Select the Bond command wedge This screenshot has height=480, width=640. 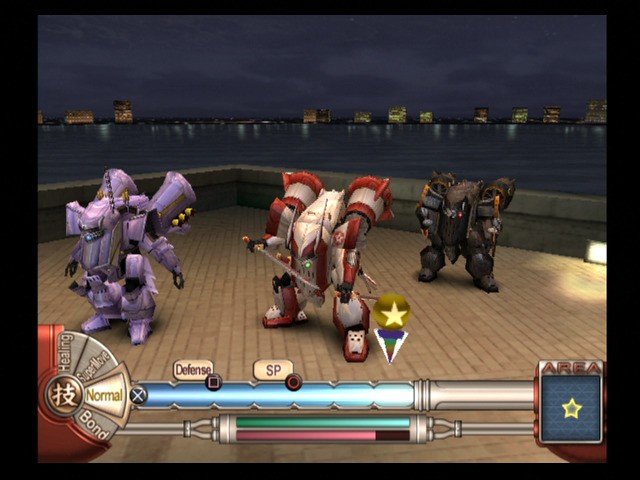(93, 426)
